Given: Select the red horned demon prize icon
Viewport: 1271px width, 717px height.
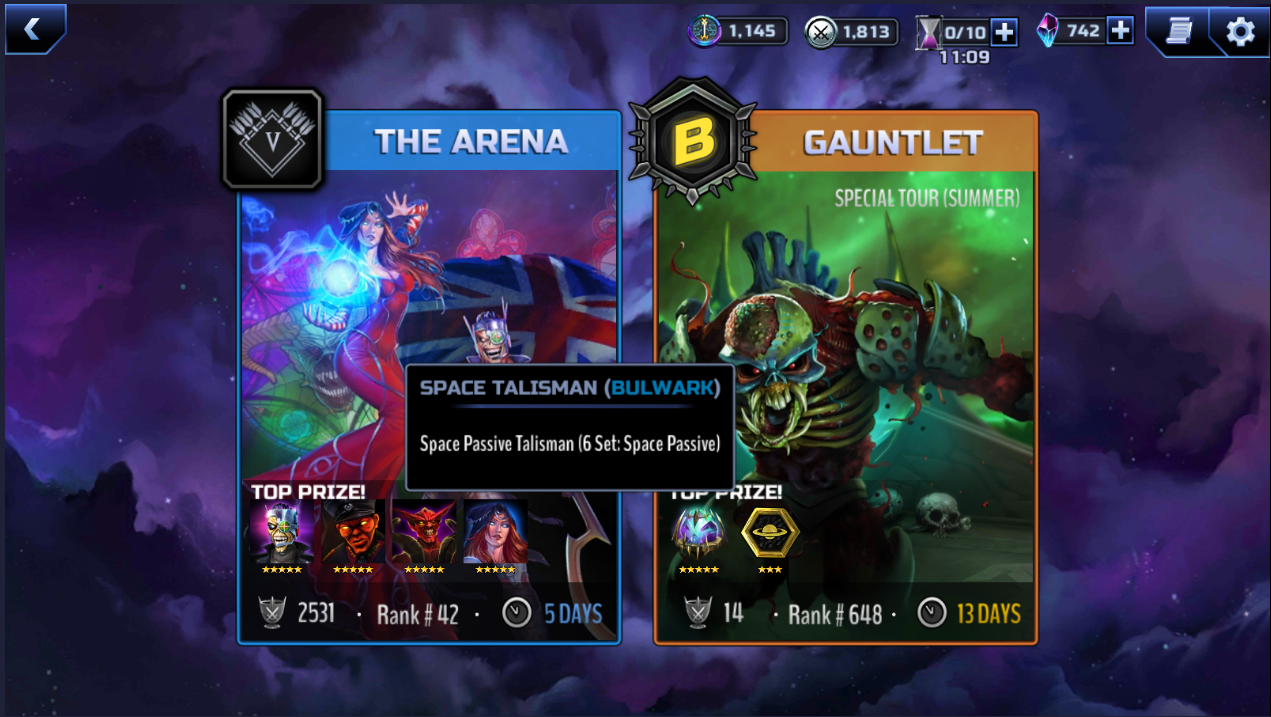Looking at the screenshot, I should (x=423, y=533).
